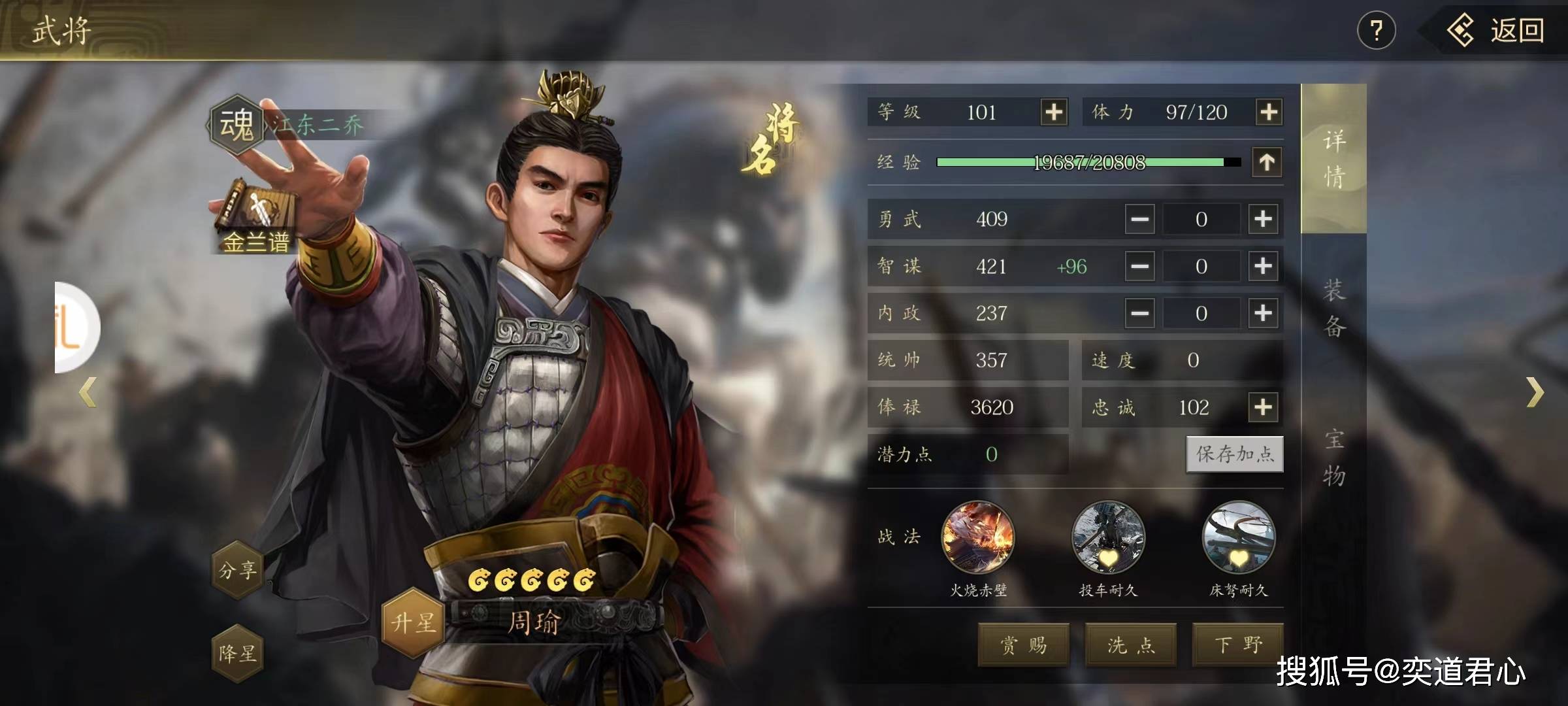Raise 忠诚 with its plus button
This screenshot has height=706, width=1568.
pos(1263,407)
